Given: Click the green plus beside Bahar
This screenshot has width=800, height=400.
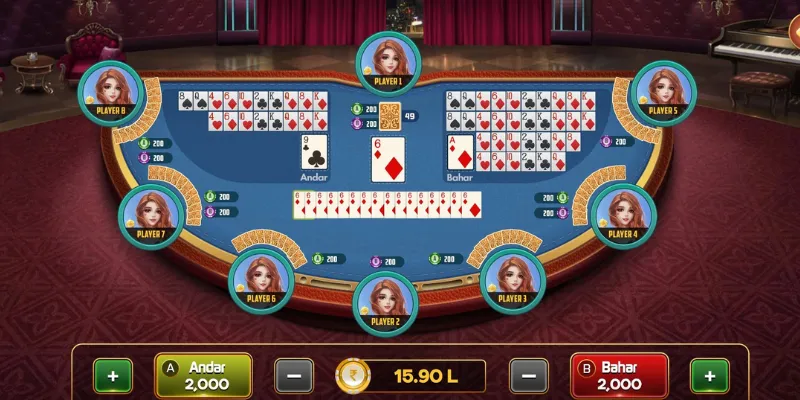Looking at the screenshot, I should coord(709,376).
